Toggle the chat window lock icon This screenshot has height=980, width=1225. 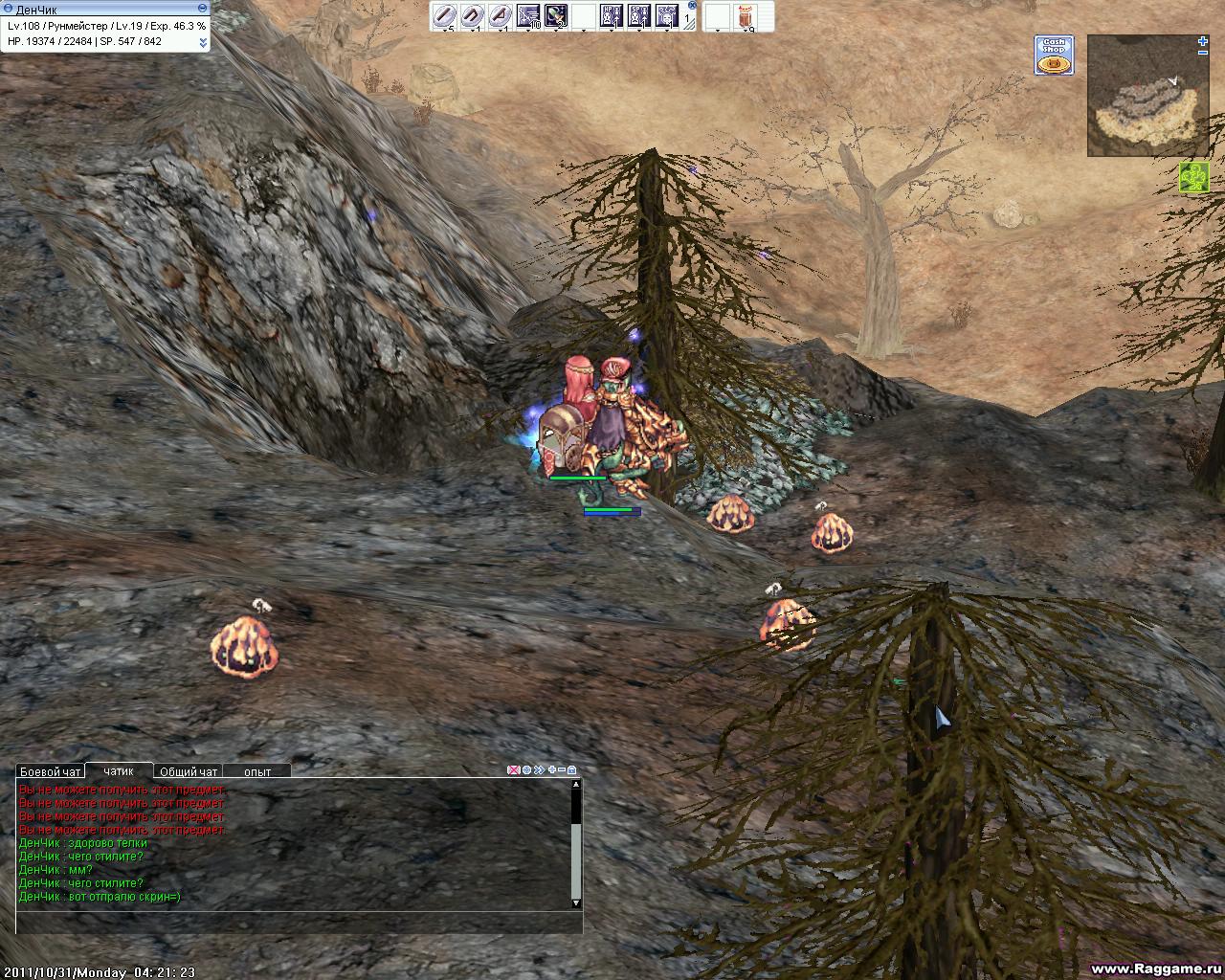[572, 769]
